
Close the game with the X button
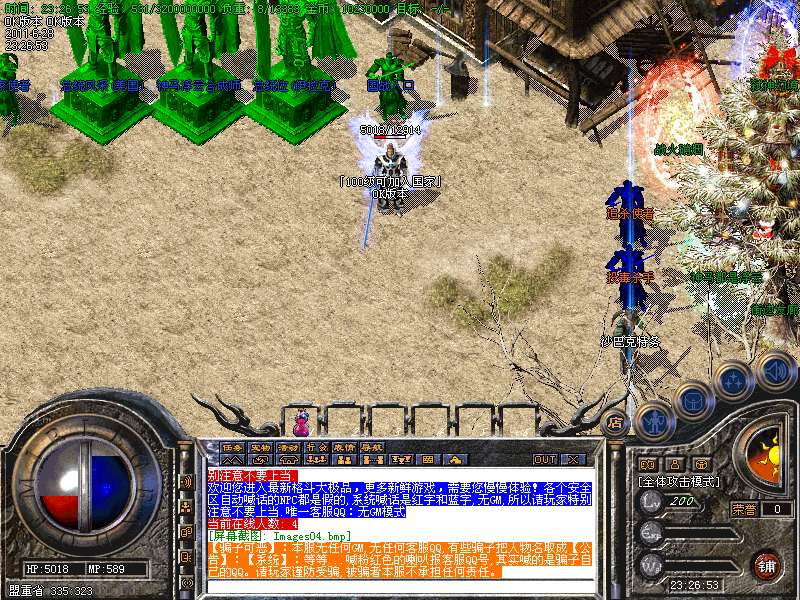[x=573, y=459]
